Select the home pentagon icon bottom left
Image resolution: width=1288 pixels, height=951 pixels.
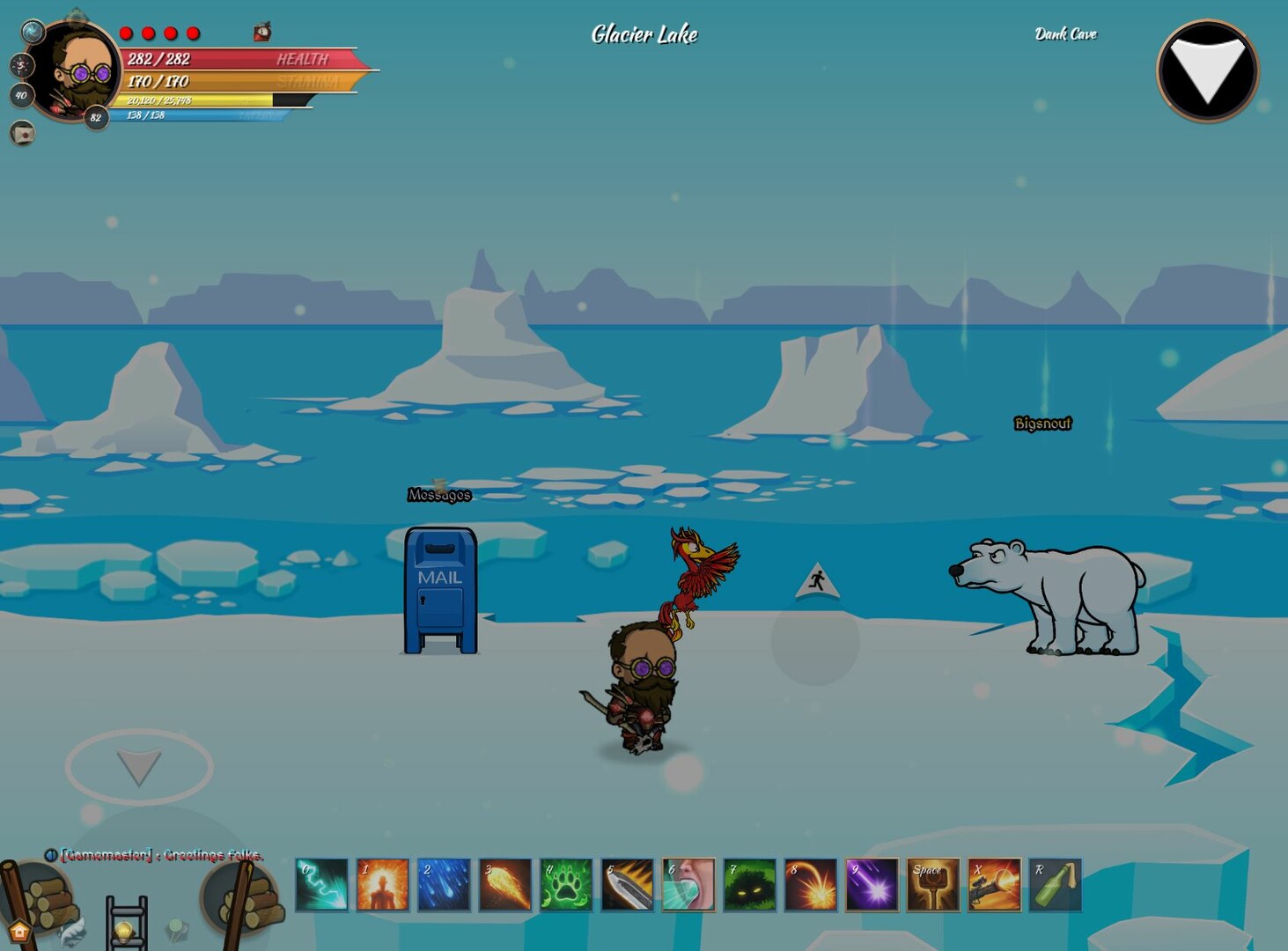pos(20,931)
